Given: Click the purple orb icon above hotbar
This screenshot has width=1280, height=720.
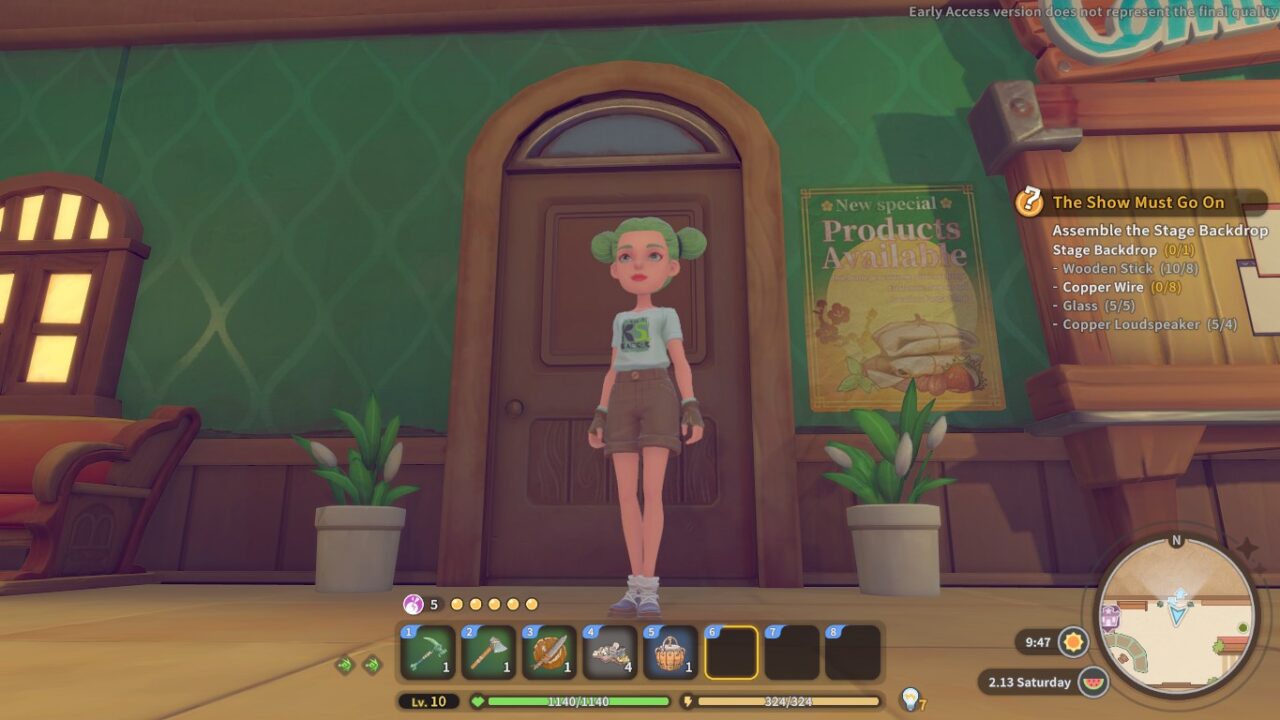Looking at the screenshot, I should 413,604.
